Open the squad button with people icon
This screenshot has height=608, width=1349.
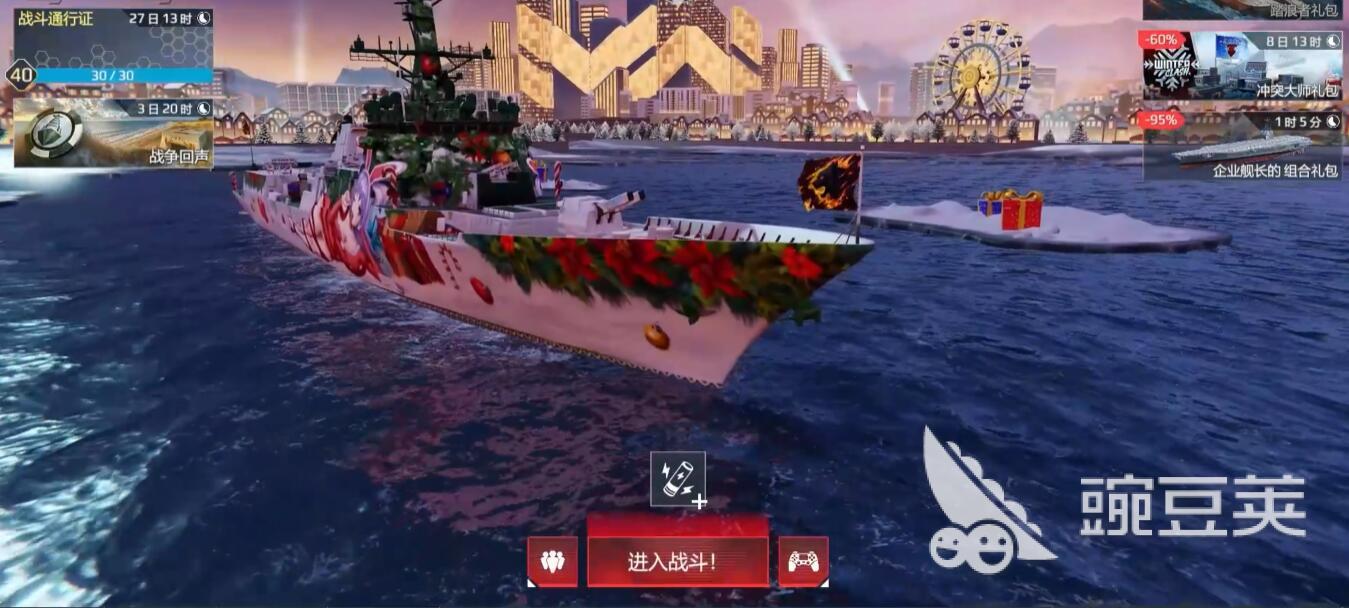tap(552, 561)
